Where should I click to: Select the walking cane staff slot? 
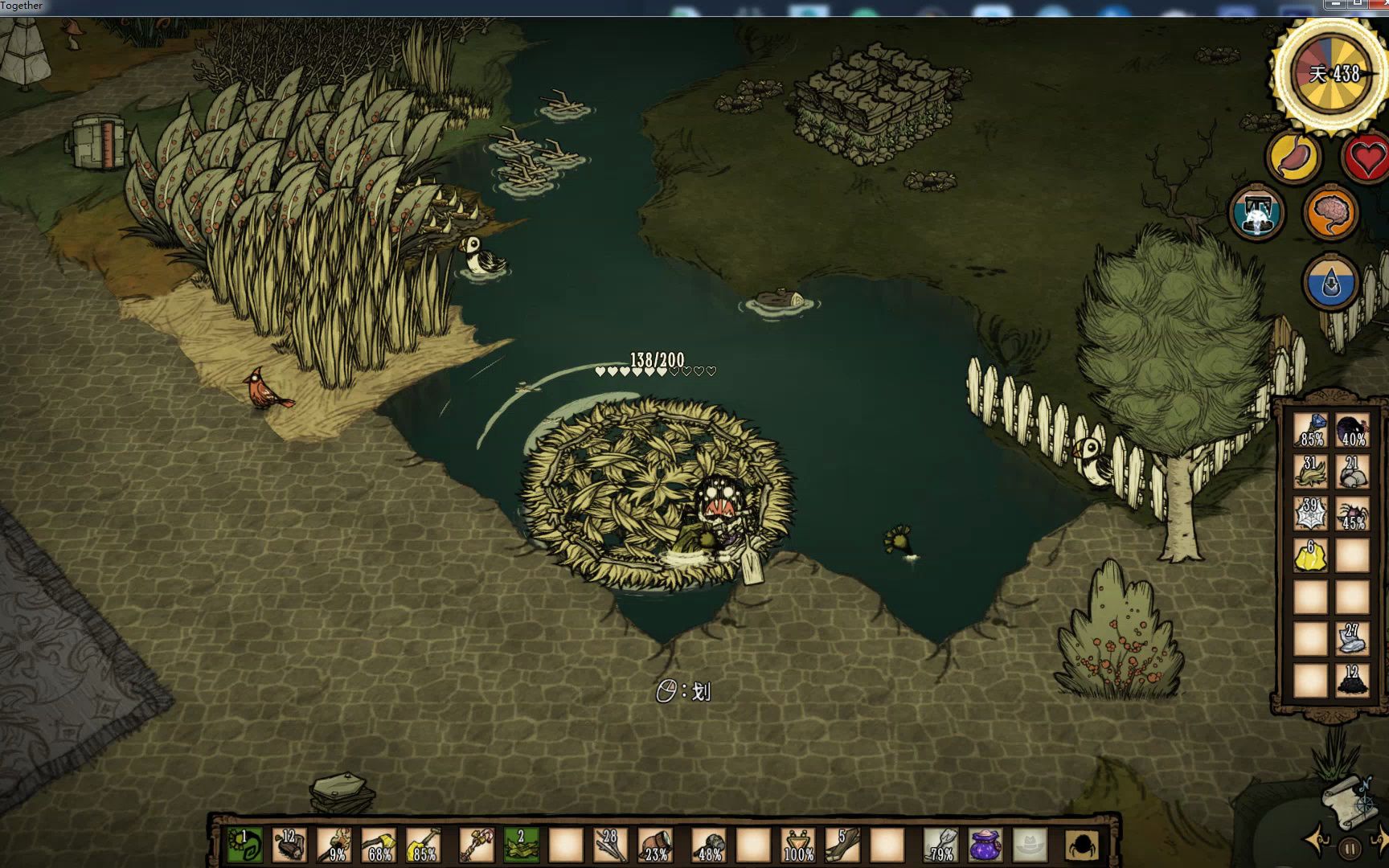pyautogui.click(x=475, y=845)
